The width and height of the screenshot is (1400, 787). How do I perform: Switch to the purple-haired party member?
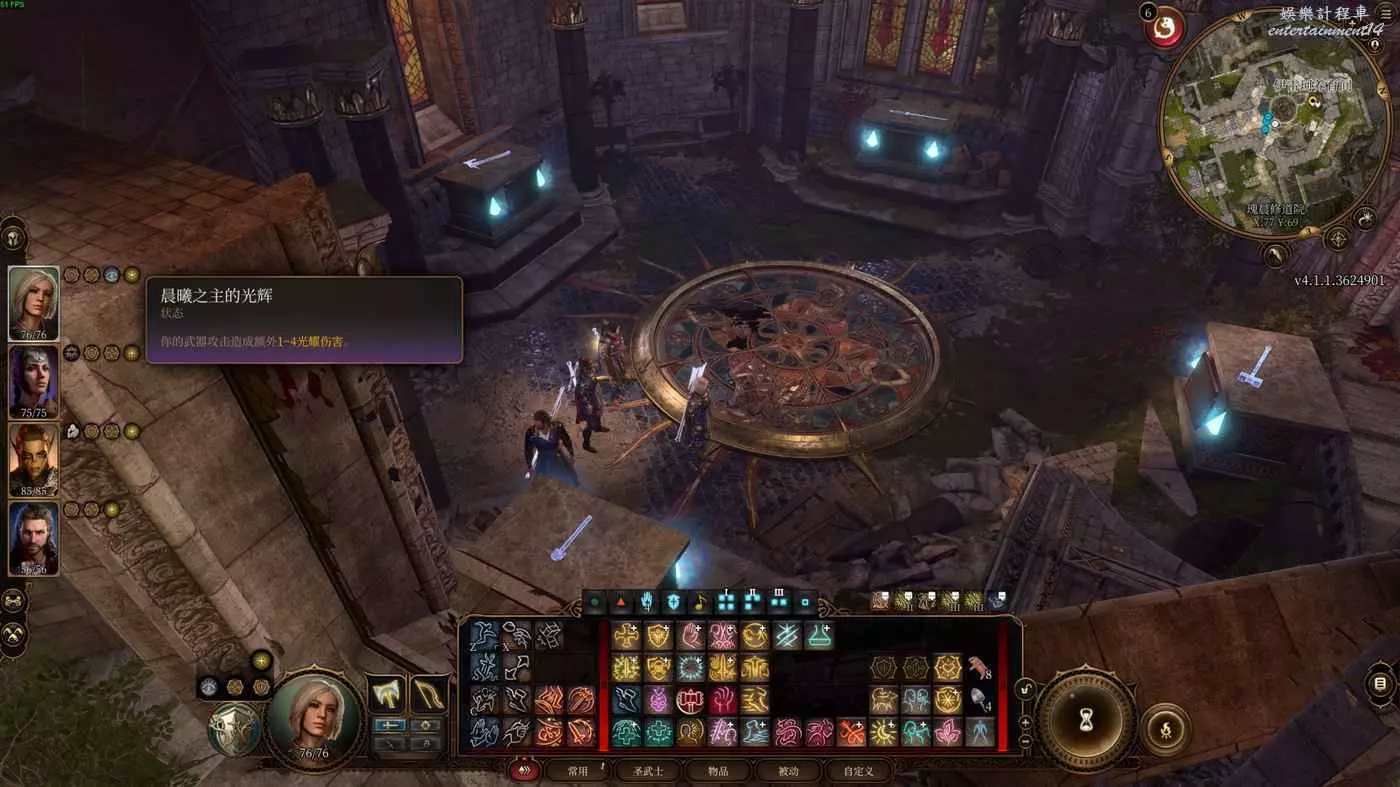[x=33, y=380]
